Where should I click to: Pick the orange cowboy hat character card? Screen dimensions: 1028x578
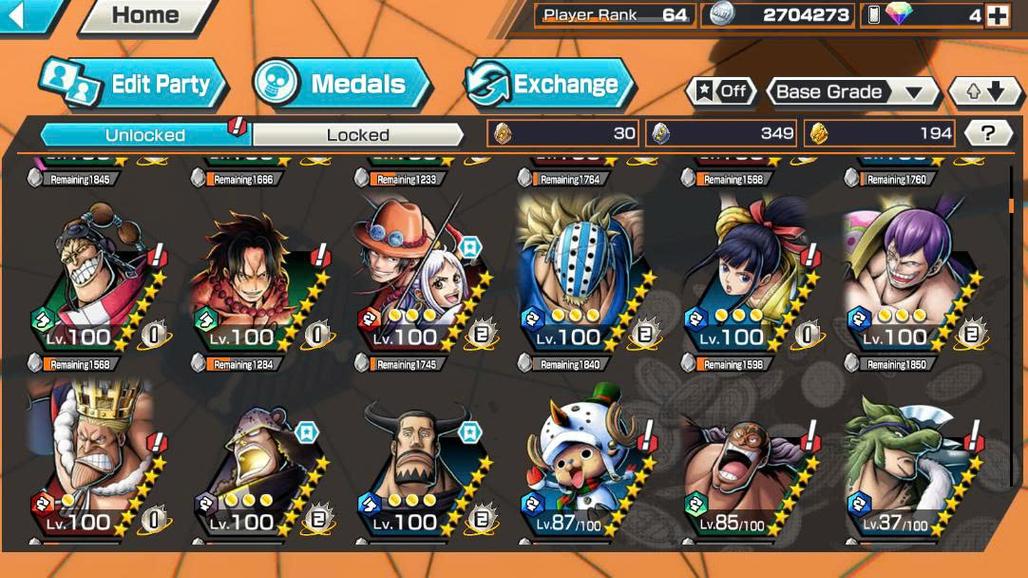pyautogui.click(x=416, y=275)
